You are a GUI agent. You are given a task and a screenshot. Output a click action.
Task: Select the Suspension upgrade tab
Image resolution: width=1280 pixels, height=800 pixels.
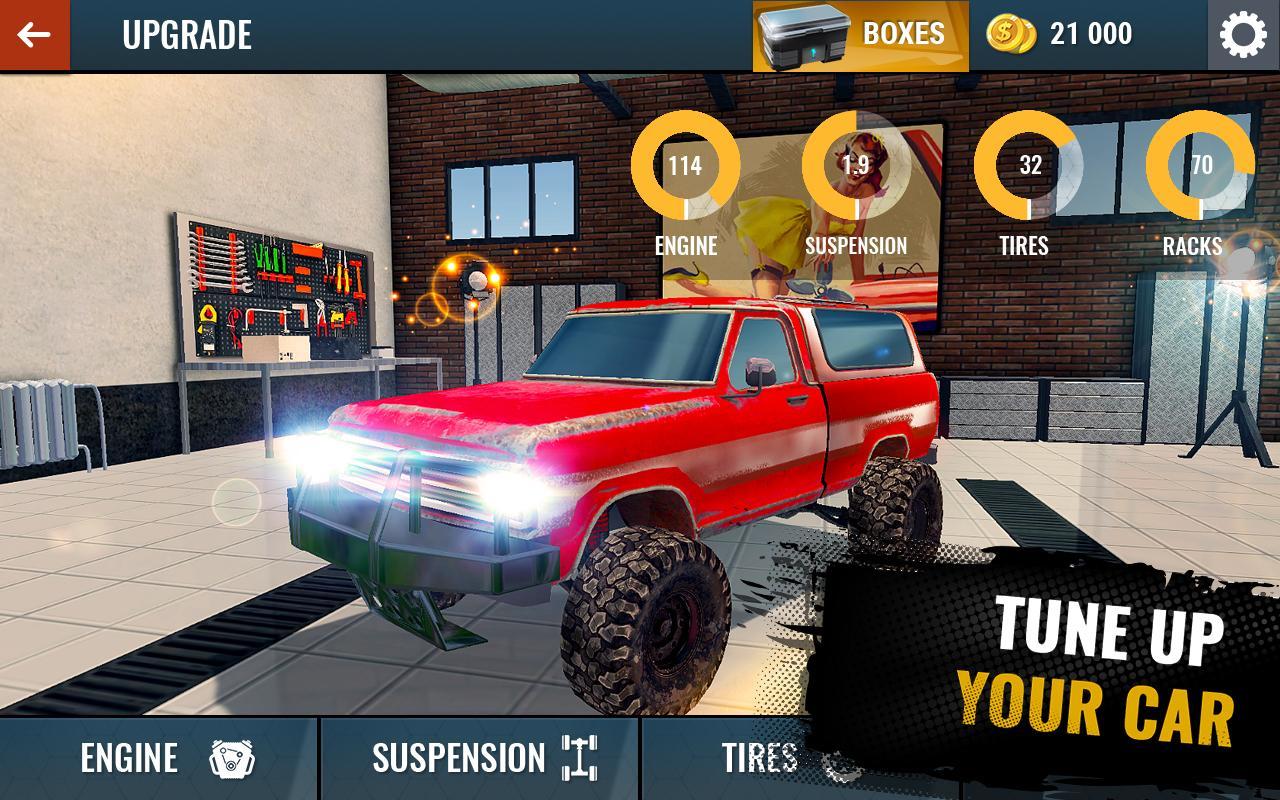(480, 758)
